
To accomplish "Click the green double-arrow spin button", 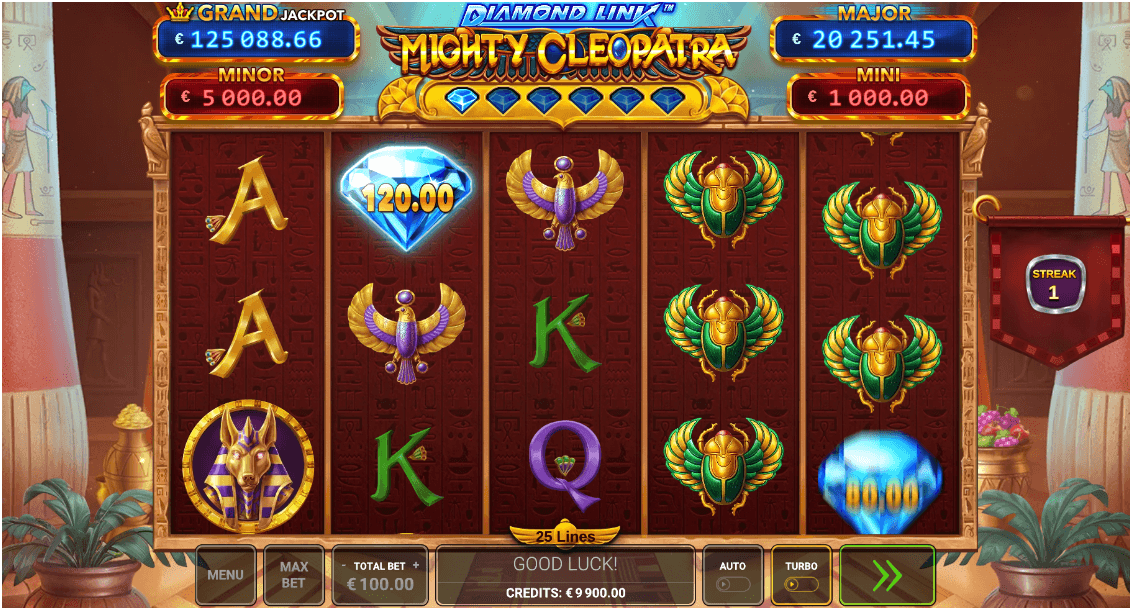I will (x=887, y=575).
